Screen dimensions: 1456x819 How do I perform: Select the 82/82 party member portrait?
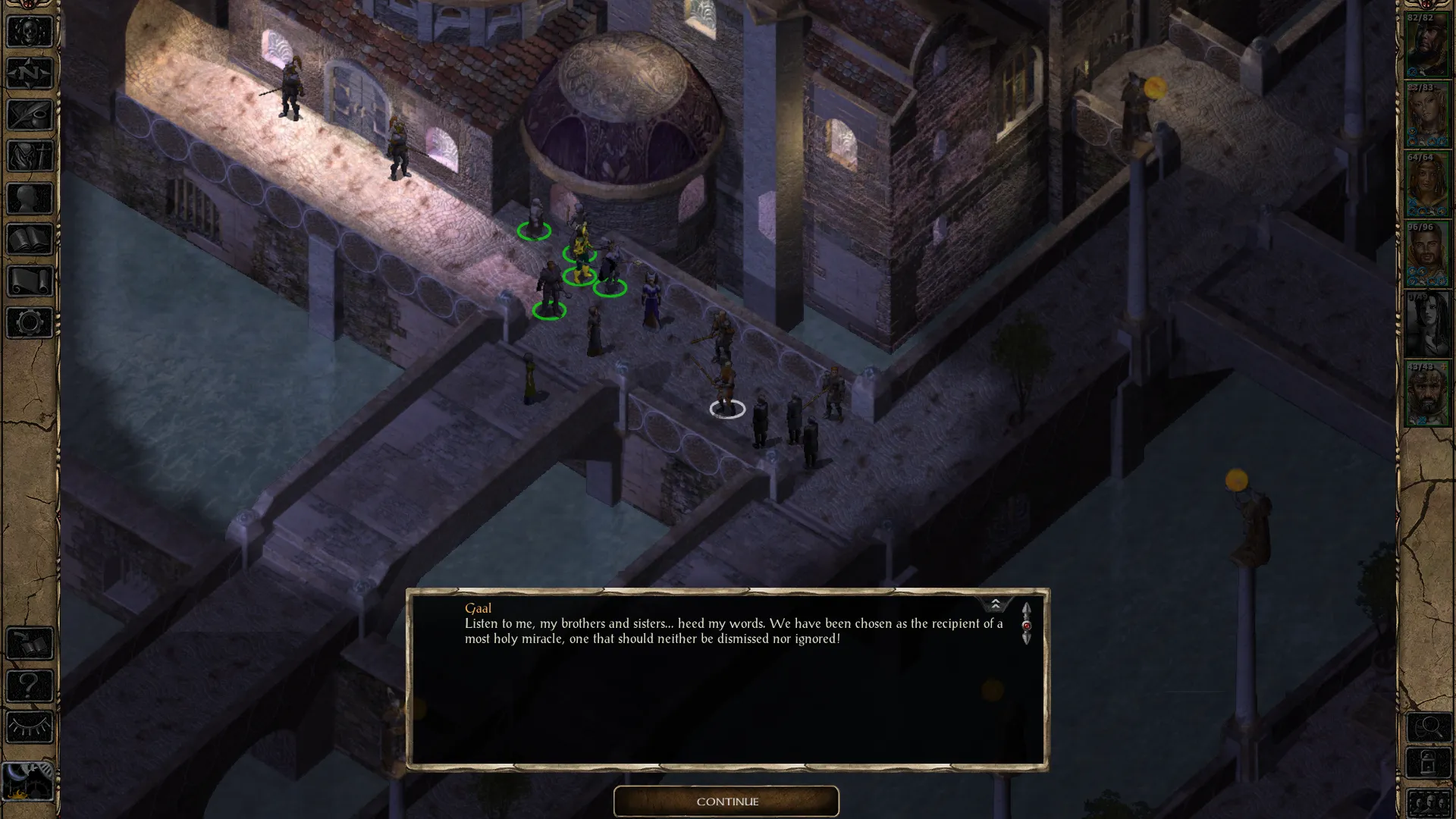click(x=1426, y=45)
